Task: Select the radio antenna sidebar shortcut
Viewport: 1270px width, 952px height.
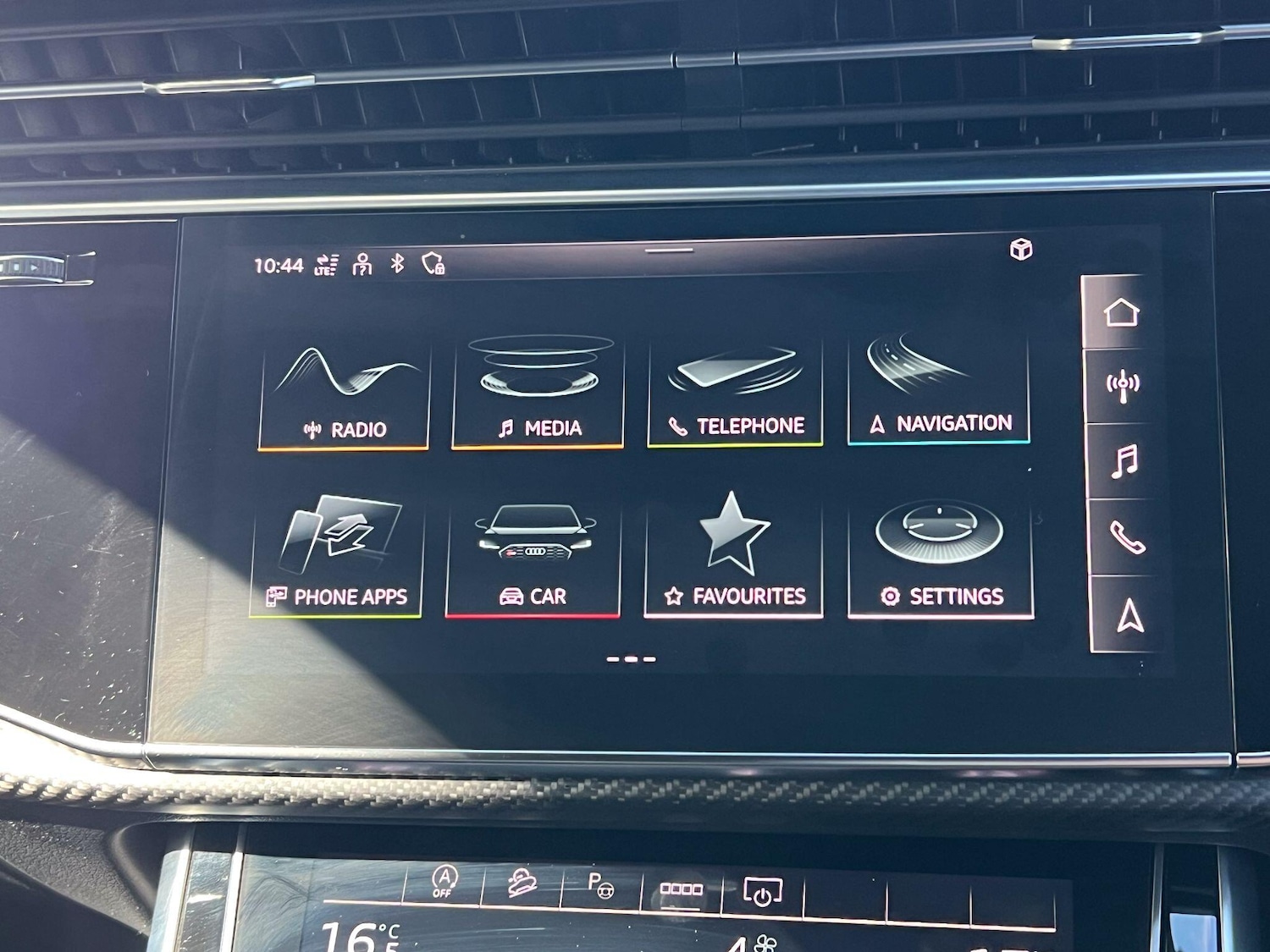Action: point(1124,386)
